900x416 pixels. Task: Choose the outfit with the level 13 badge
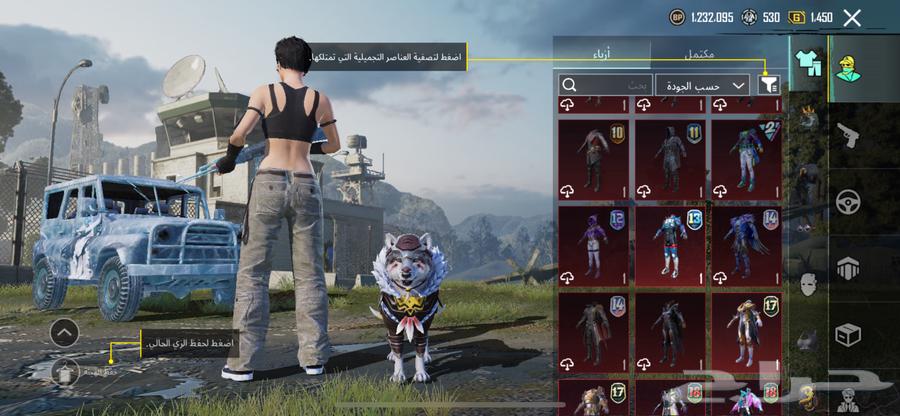[x=669, y=245]
